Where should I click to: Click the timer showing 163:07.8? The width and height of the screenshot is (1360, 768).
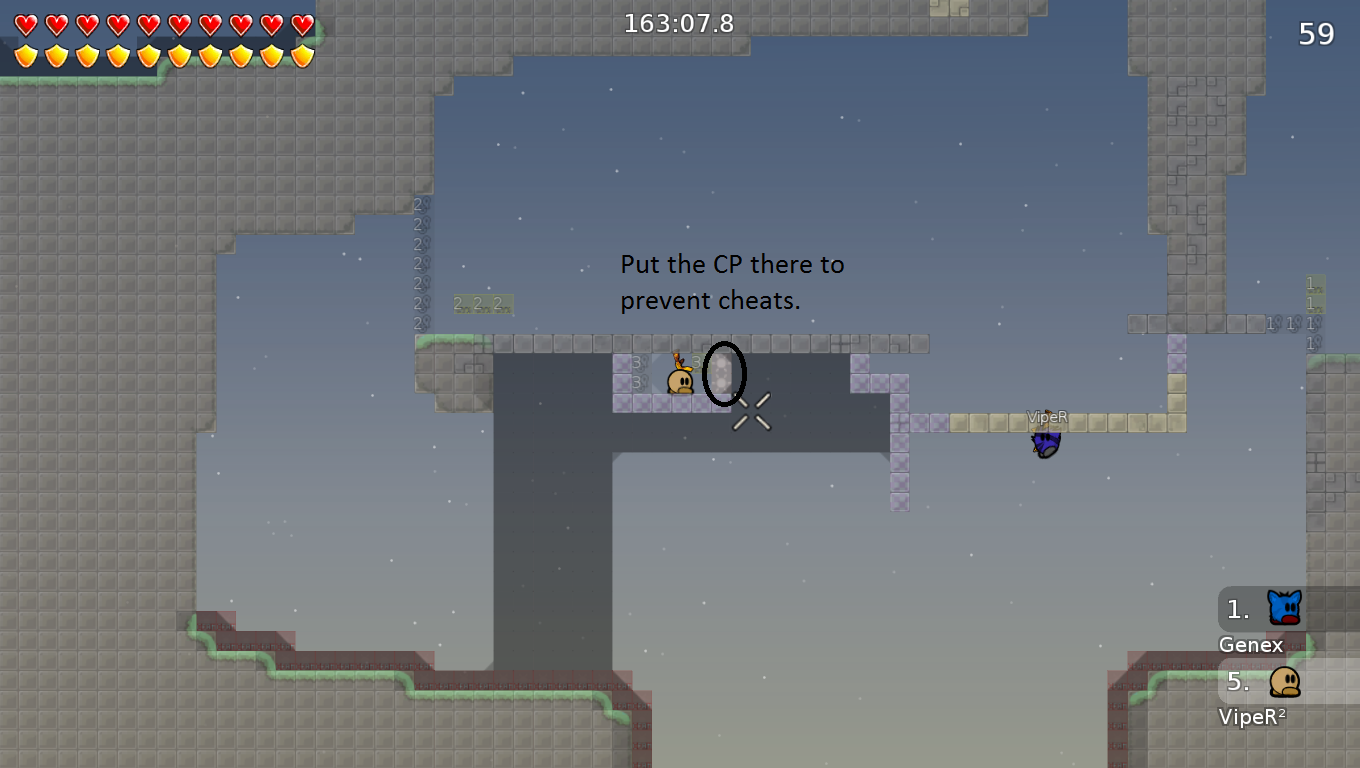678,22
